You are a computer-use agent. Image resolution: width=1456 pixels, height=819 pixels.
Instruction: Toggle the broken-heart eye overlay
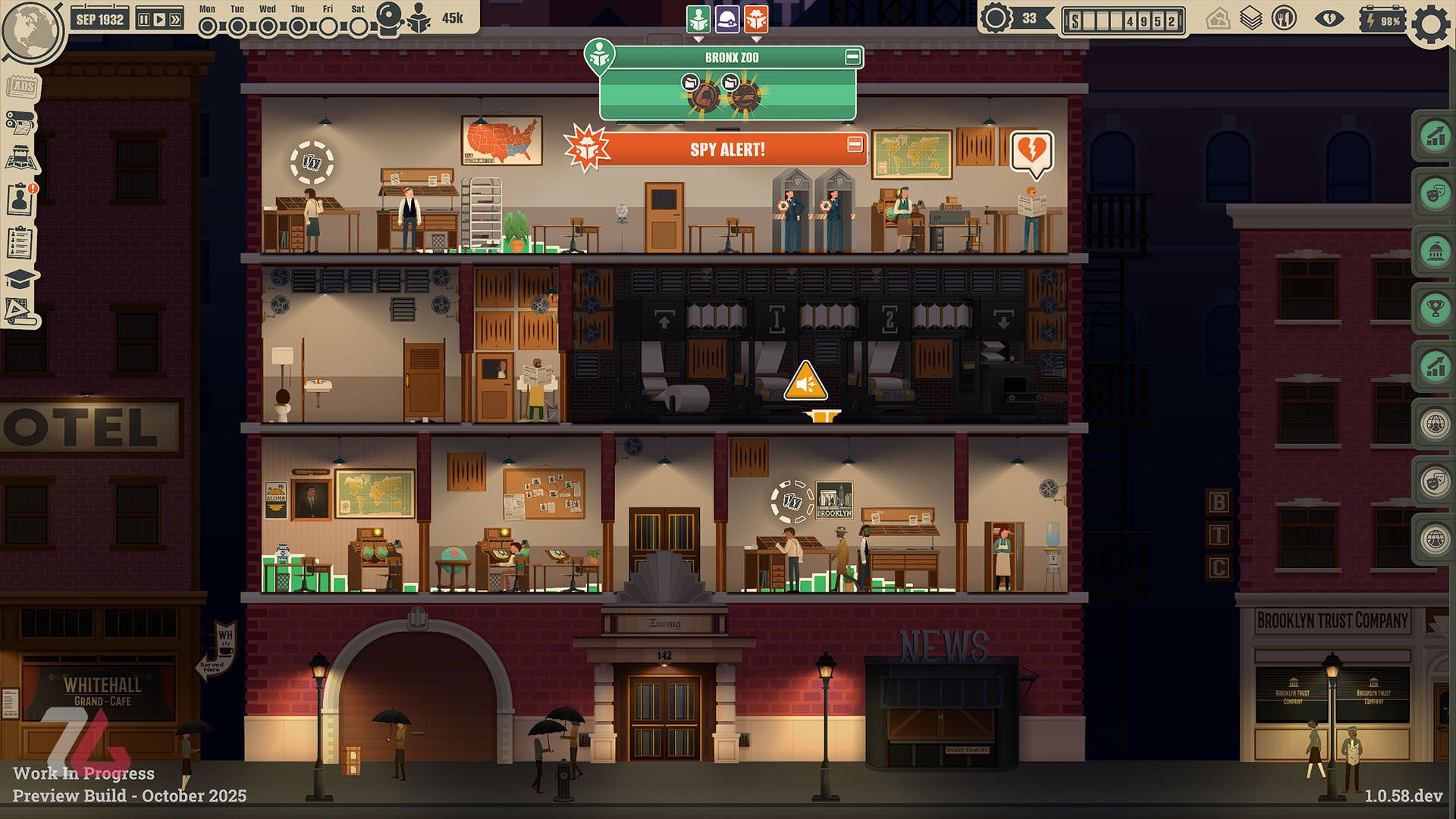[1329, 18]
